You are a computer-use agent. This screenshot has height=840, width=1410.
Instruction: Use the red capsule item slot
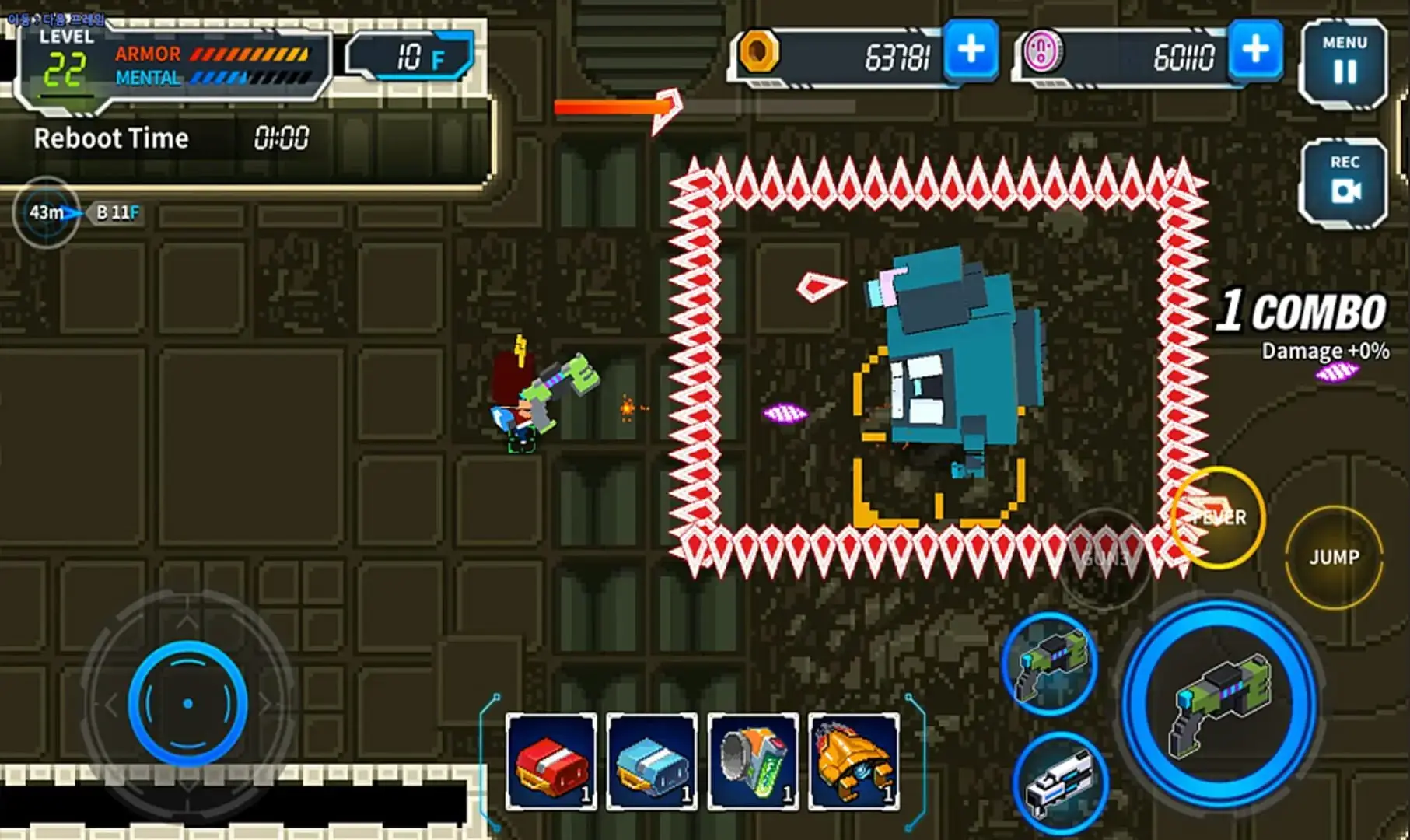[x=551, y=761]
